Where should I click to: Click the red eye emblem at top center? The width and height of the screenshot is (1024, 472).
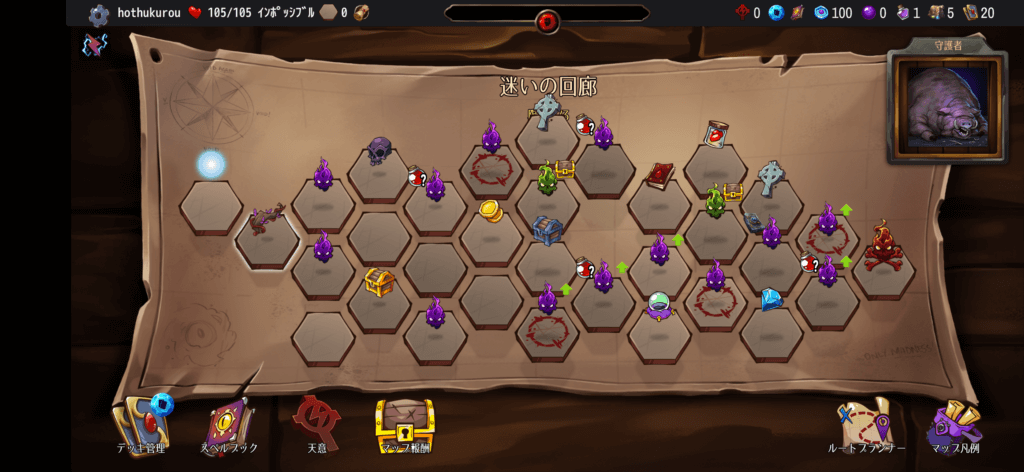click(x=547, y=21)
